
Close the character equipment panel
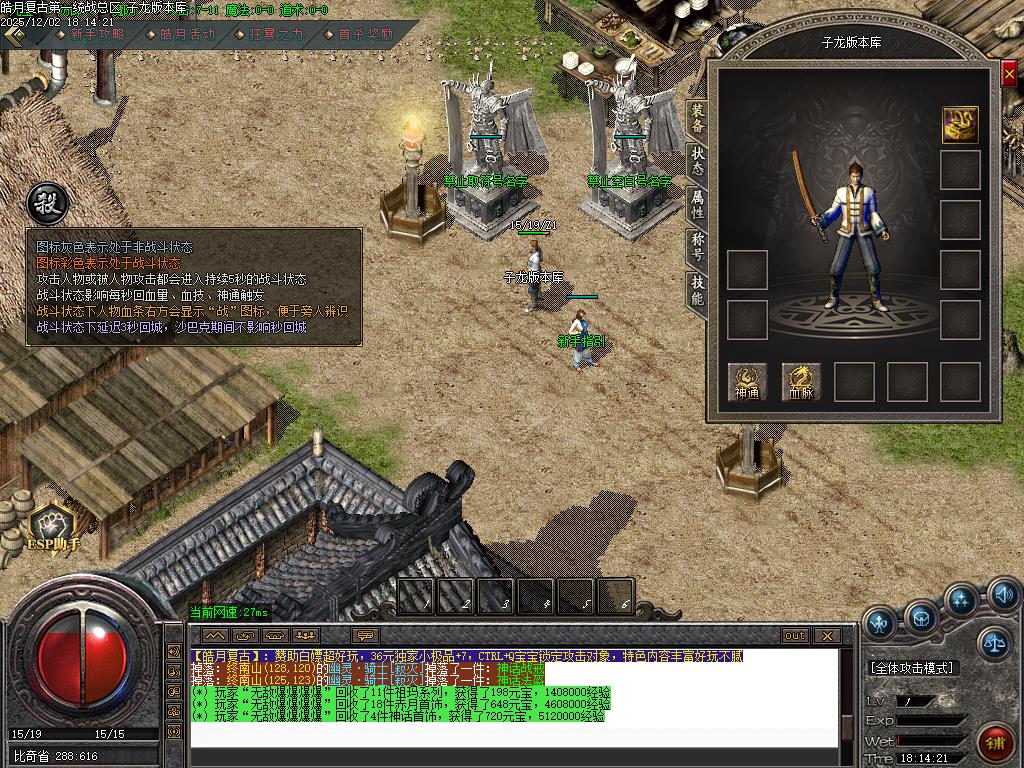(1009, 75)
